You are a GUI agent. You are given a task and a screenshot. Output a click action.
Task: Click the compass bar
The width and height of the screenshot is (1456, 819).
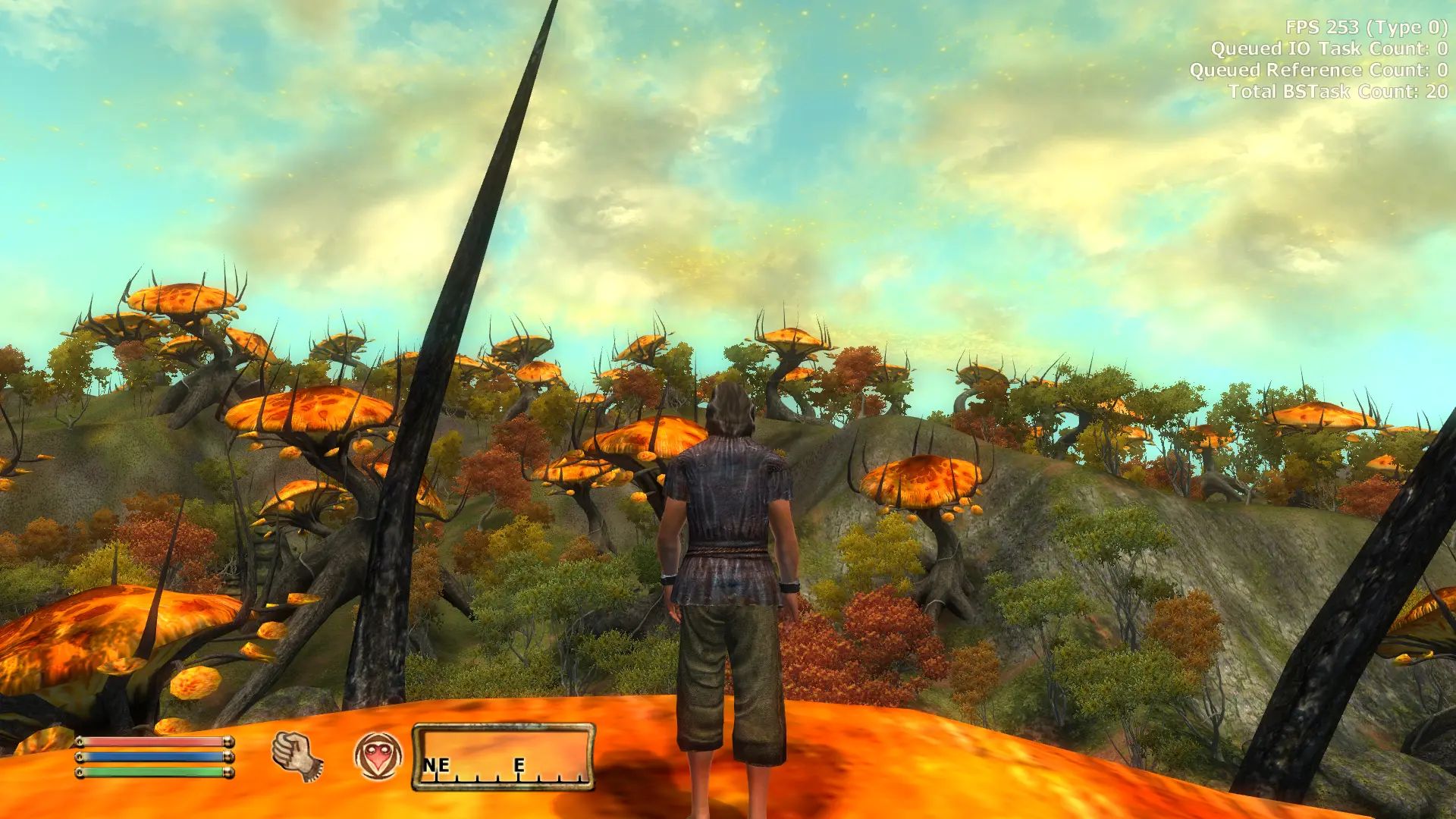pos(504,757)
